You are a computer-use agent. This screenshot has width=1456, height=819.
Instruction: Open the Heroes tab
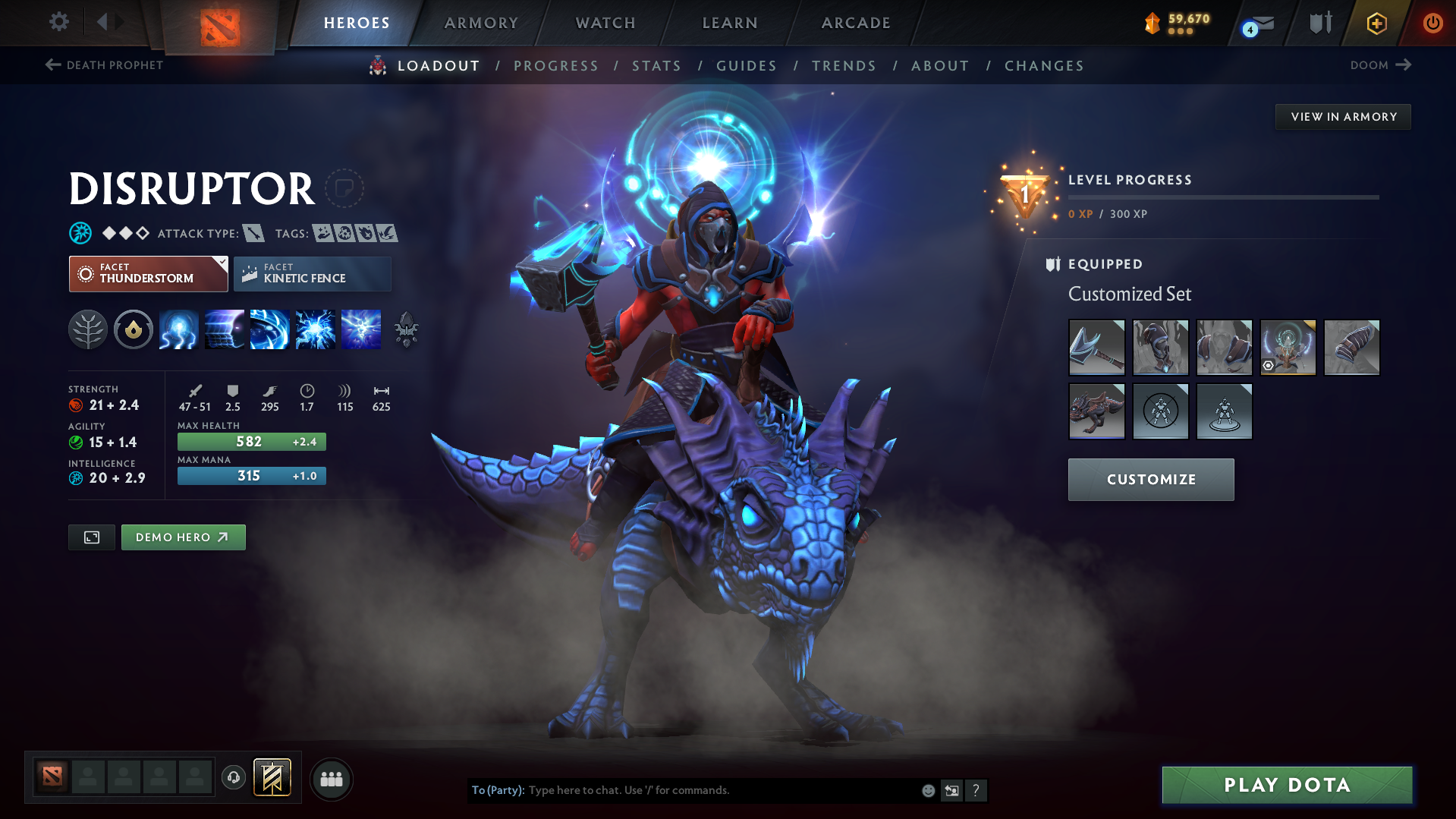coord(357,23)
